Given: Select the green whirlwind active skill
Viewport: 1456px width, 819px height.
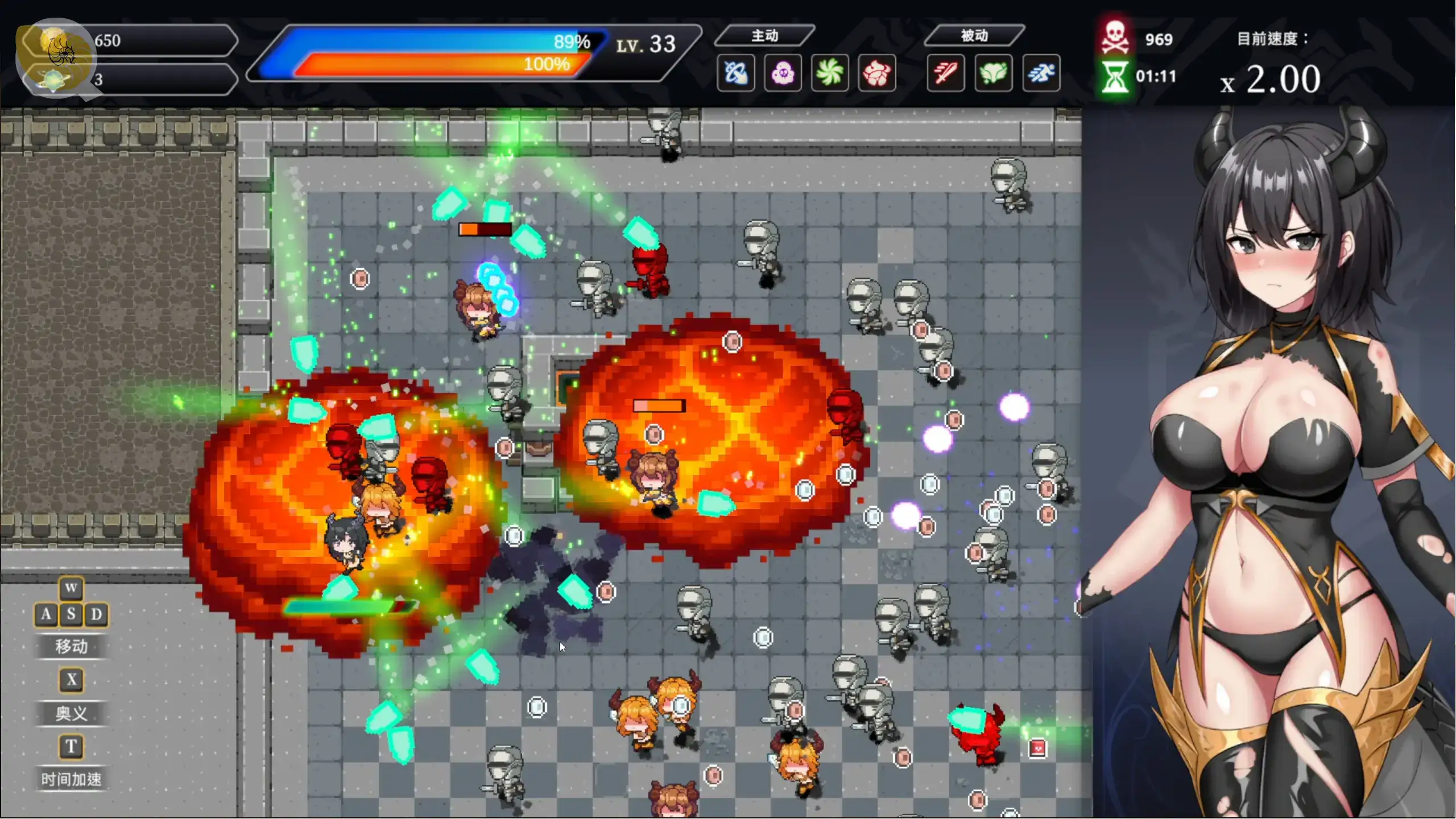Looking at the screenshot, I should pyautogui.click(x=830, y=73).
